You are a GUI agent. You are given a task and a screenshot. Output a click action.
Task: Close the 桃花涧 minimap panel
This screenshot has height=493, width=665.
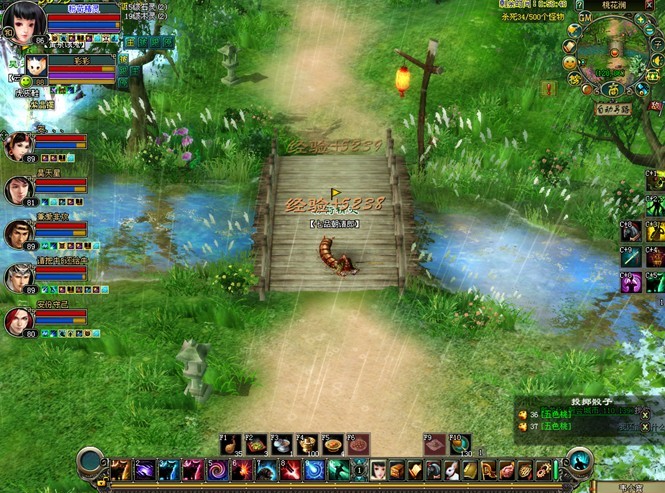(649, 5)
